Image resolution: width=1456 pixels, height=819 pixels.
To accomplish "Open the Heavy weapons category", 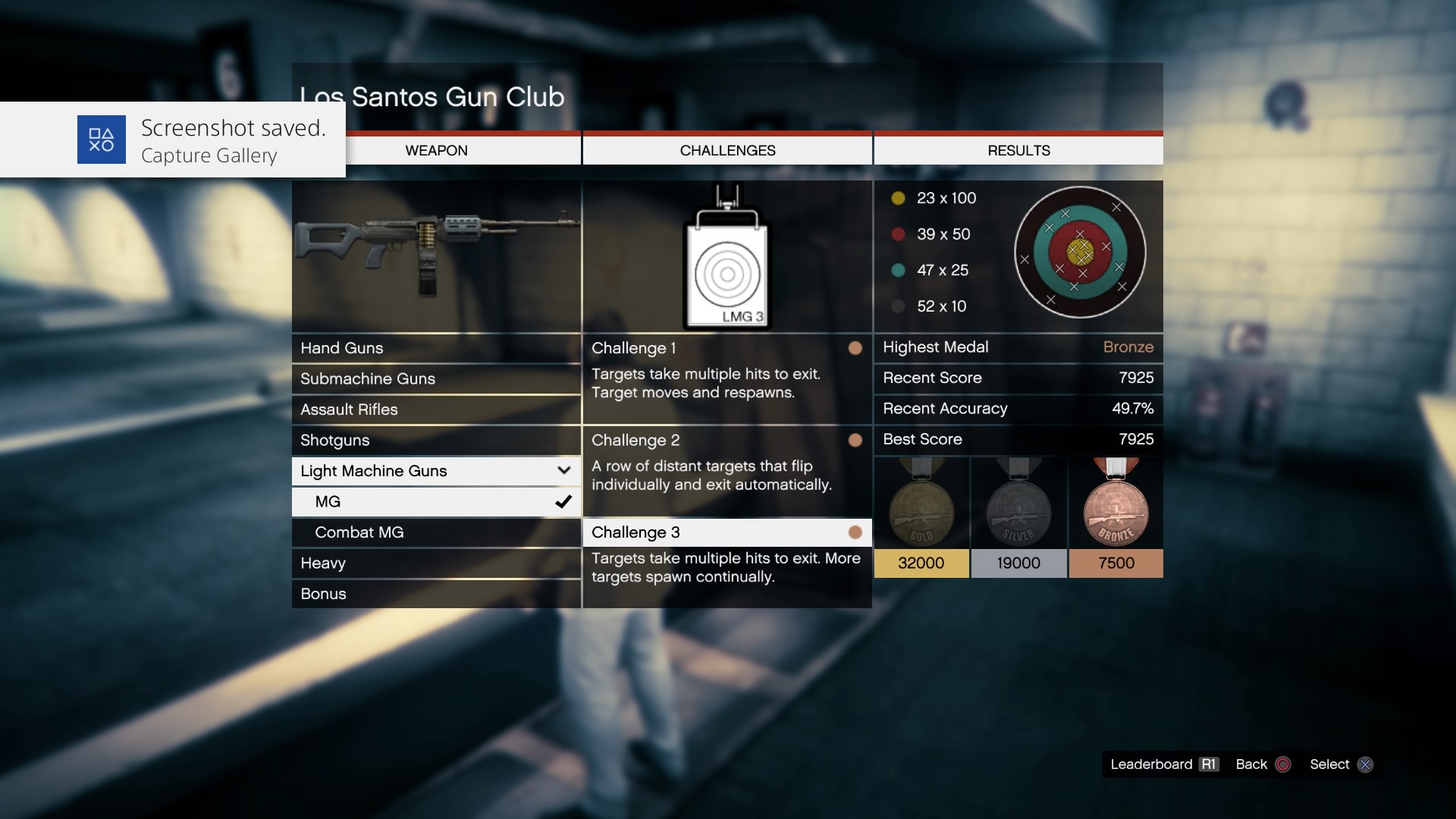I will click(x=435, y=563).
